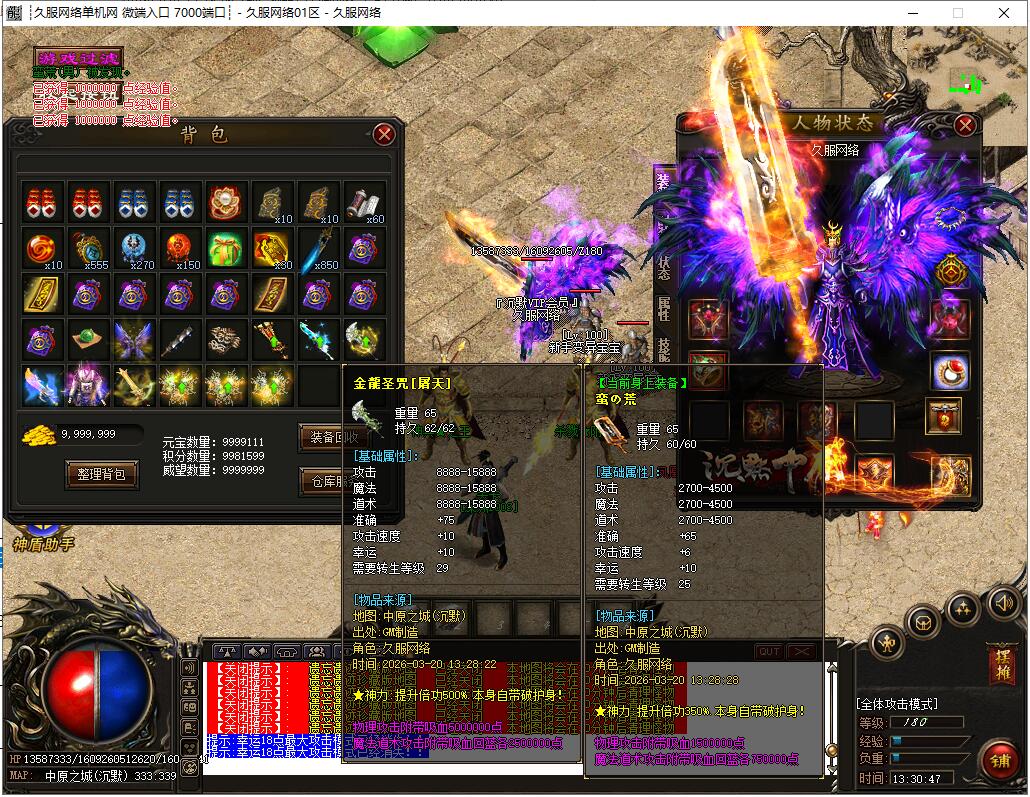Choose the purple butterfly wings item
Image resolution: width=1030 pixels, height=797 pixels.
[x=133, y=340]
